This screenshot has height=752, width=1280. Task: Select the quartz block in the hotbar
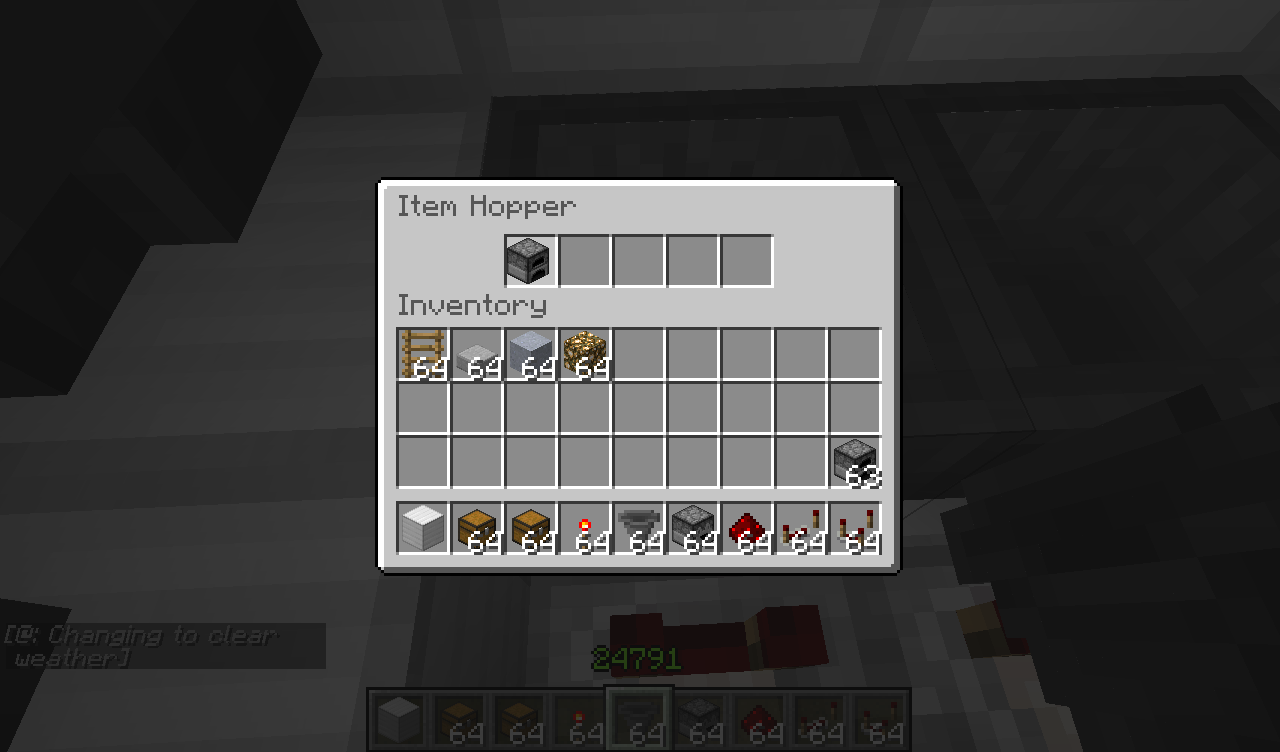(x=422, y=528)
